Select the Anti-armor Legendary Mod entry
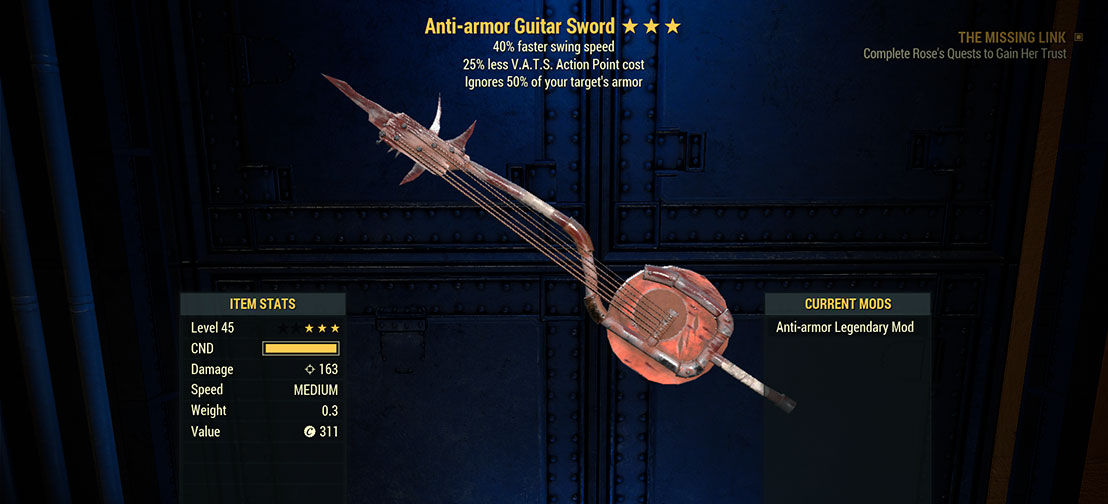The height and width of the screenshot is (504, 1108). coord(845,327)
